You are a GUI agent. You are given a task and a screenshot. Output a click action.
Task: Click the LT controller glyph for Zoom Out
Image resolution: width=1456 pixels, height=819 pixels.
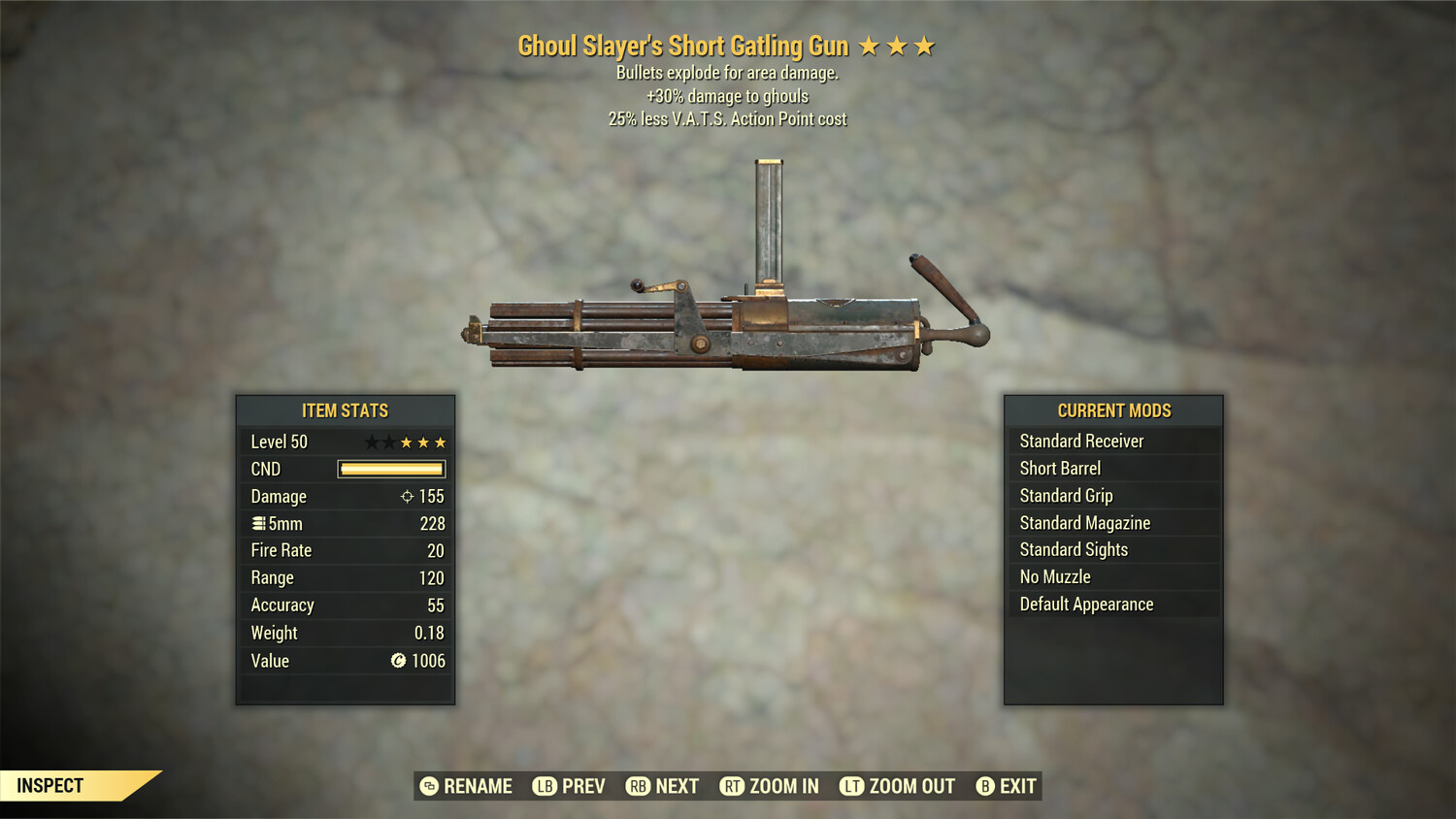pos(854,786)
